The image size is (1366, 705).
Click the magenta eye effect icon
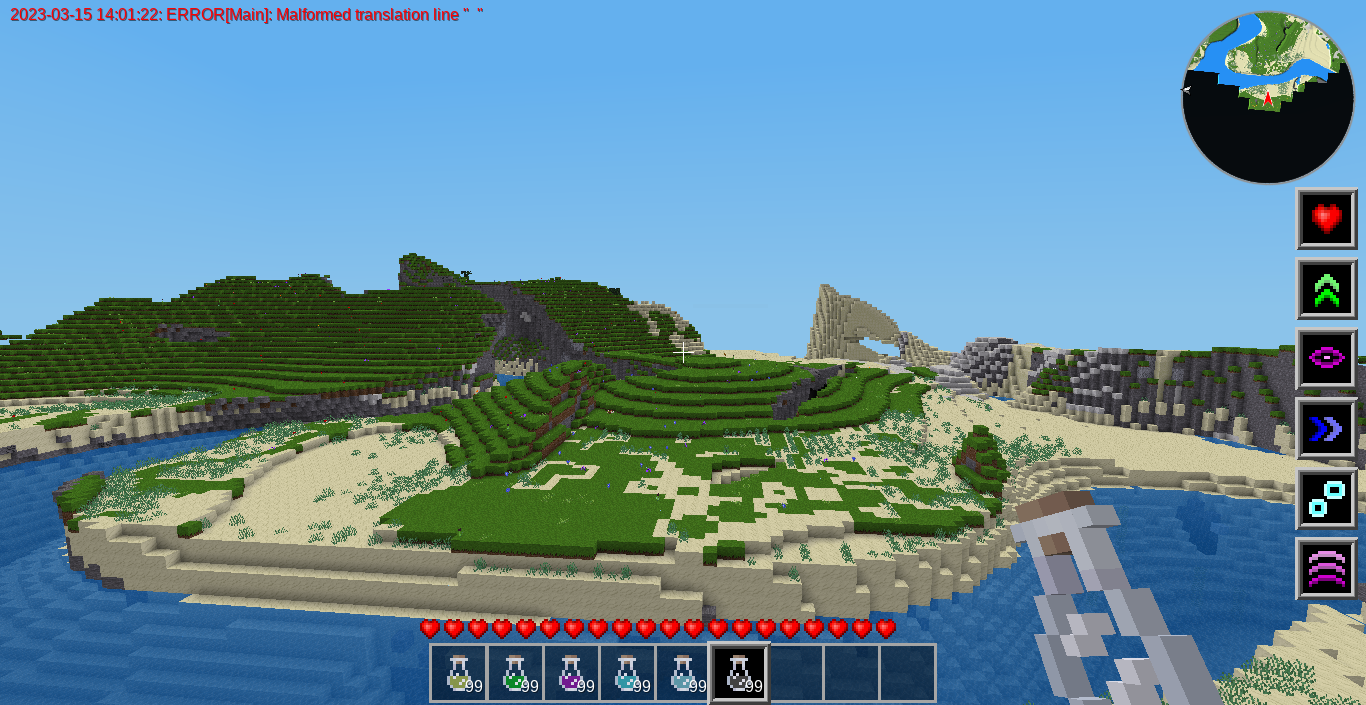pos(1326,359)
